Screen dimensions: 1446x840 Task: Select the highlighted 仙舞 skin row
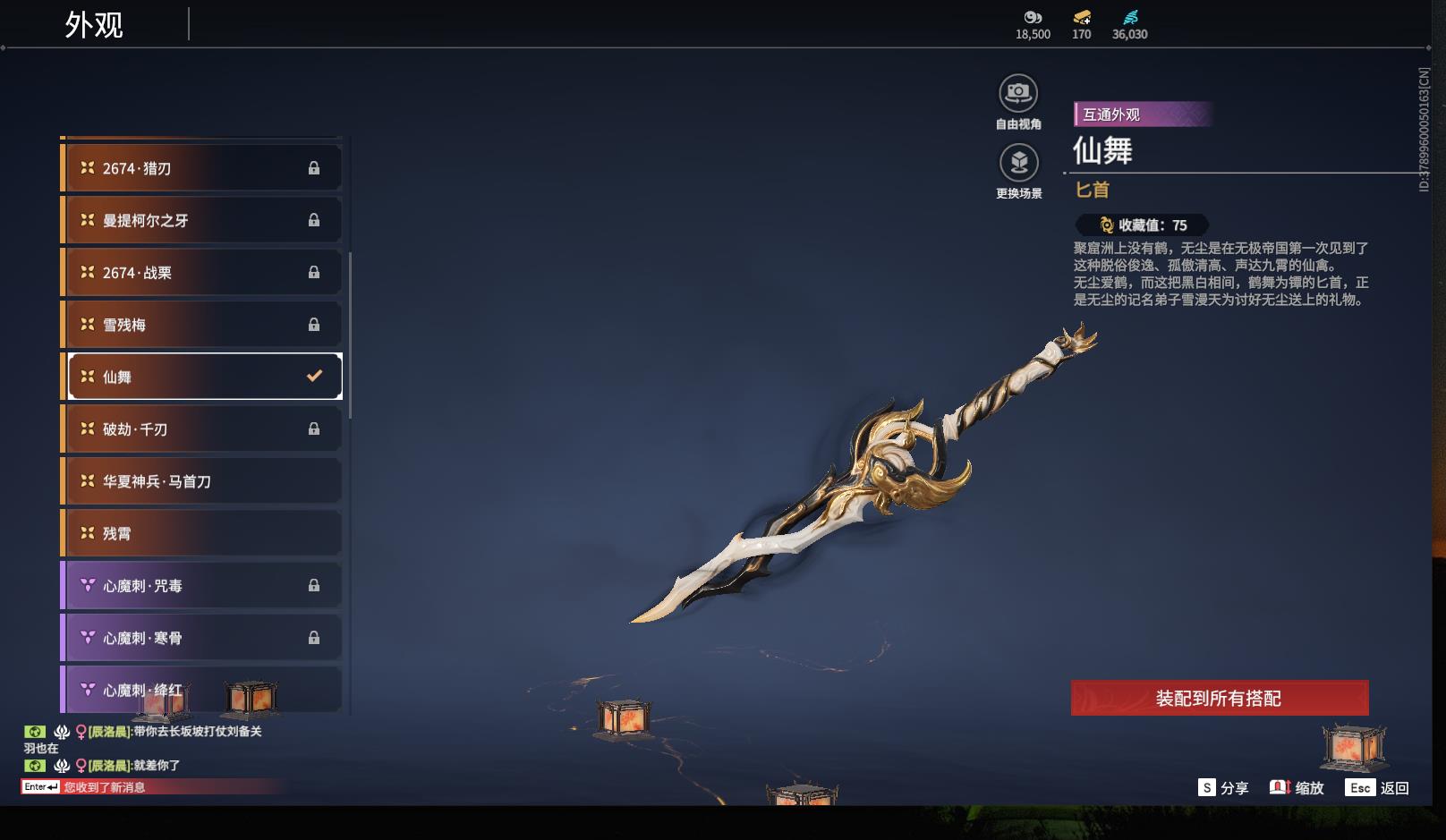(203, 377)
